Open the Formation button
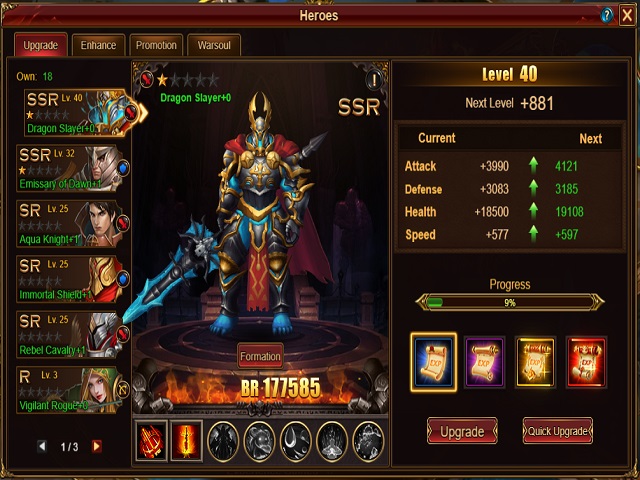Viewport: 640px width, 480px height. pyautogui.click(x=260, y=356)
